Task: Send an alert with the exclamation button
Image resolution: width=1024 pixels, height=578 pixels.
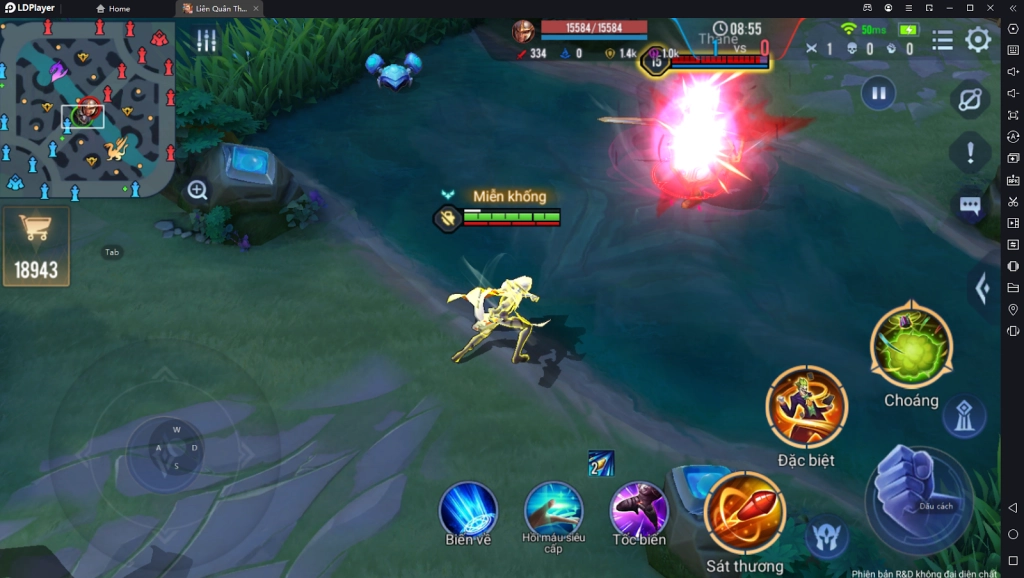Action: click(x=970, y=154)
